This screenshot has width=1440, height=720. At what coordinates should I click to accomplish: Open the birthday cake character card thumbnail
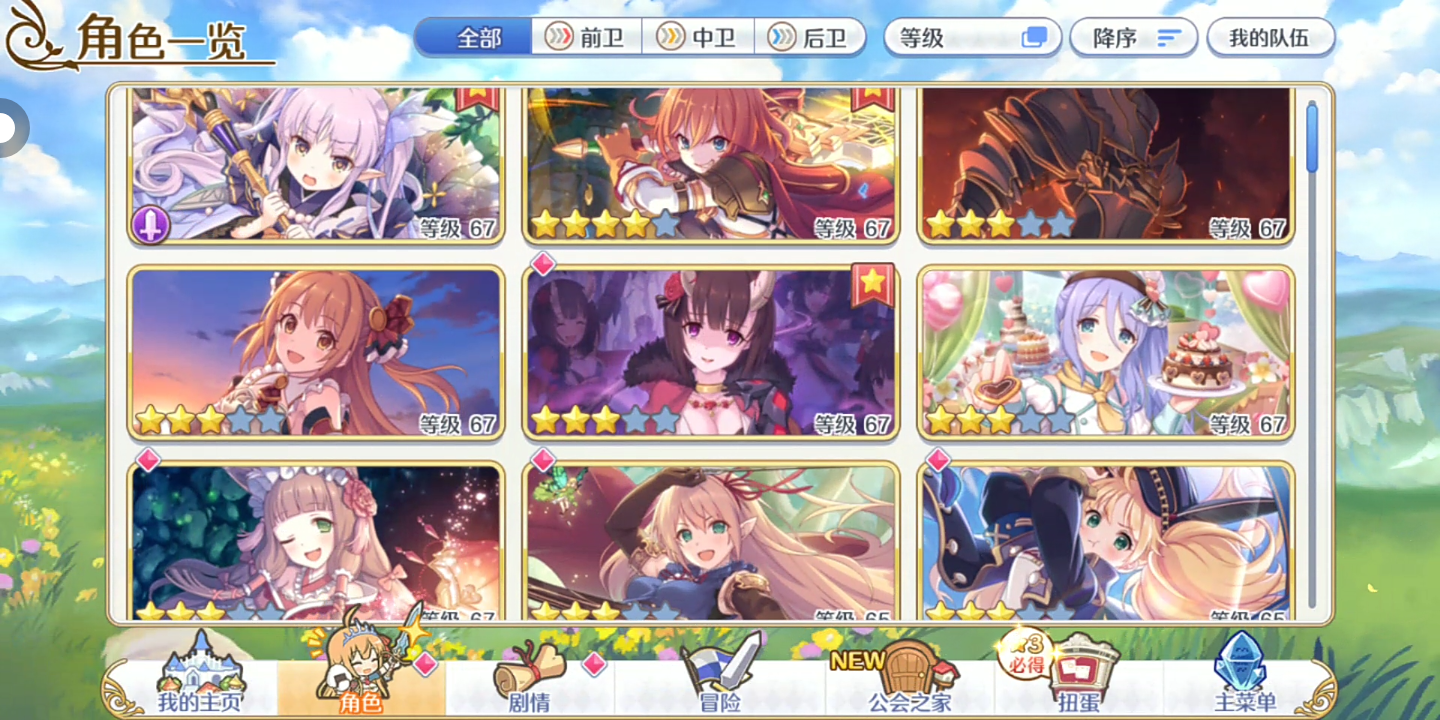tap(1105, 350)
